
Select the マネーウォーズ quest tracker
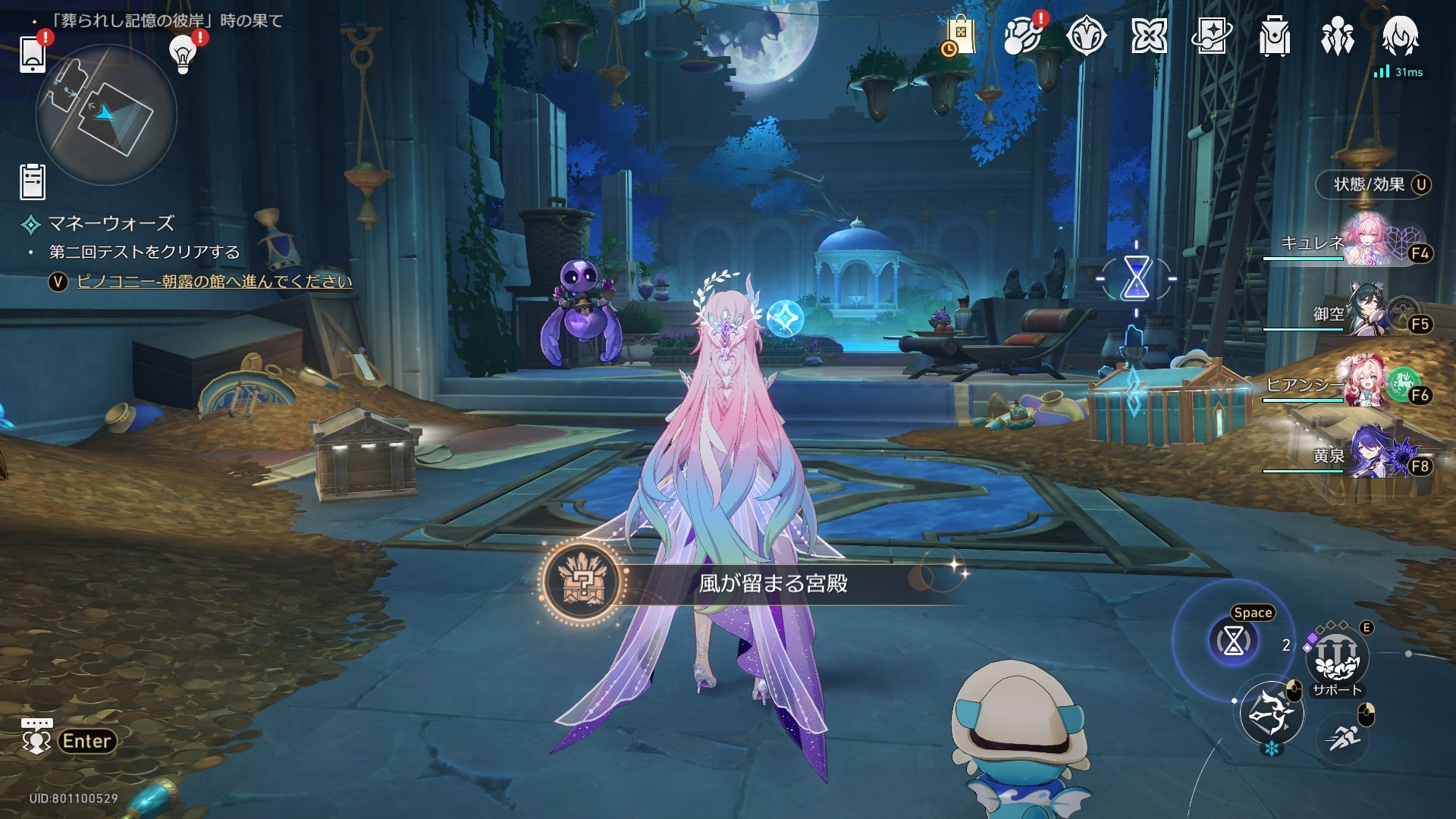click(111, 224)
